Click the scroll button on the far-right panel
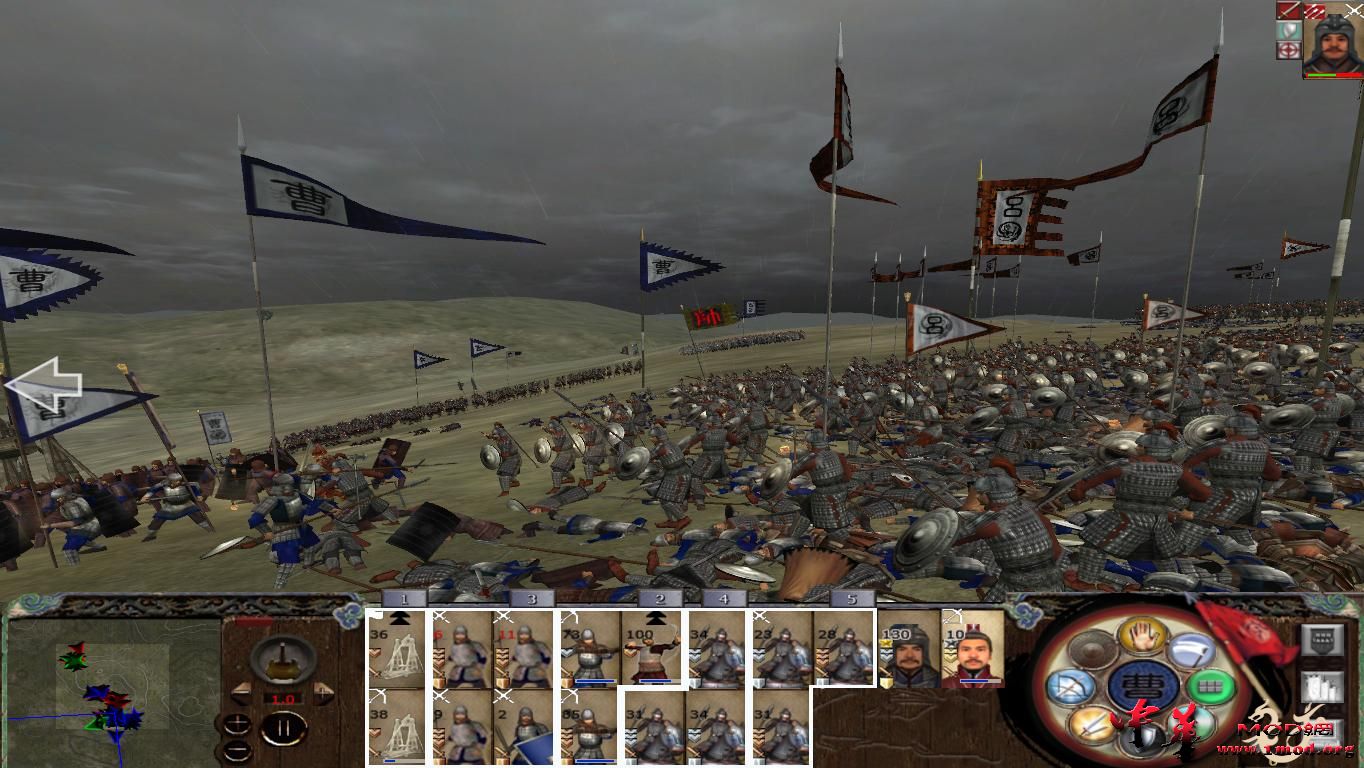1364x768 pixels. pyautogui.click(x=1322, y=687)
